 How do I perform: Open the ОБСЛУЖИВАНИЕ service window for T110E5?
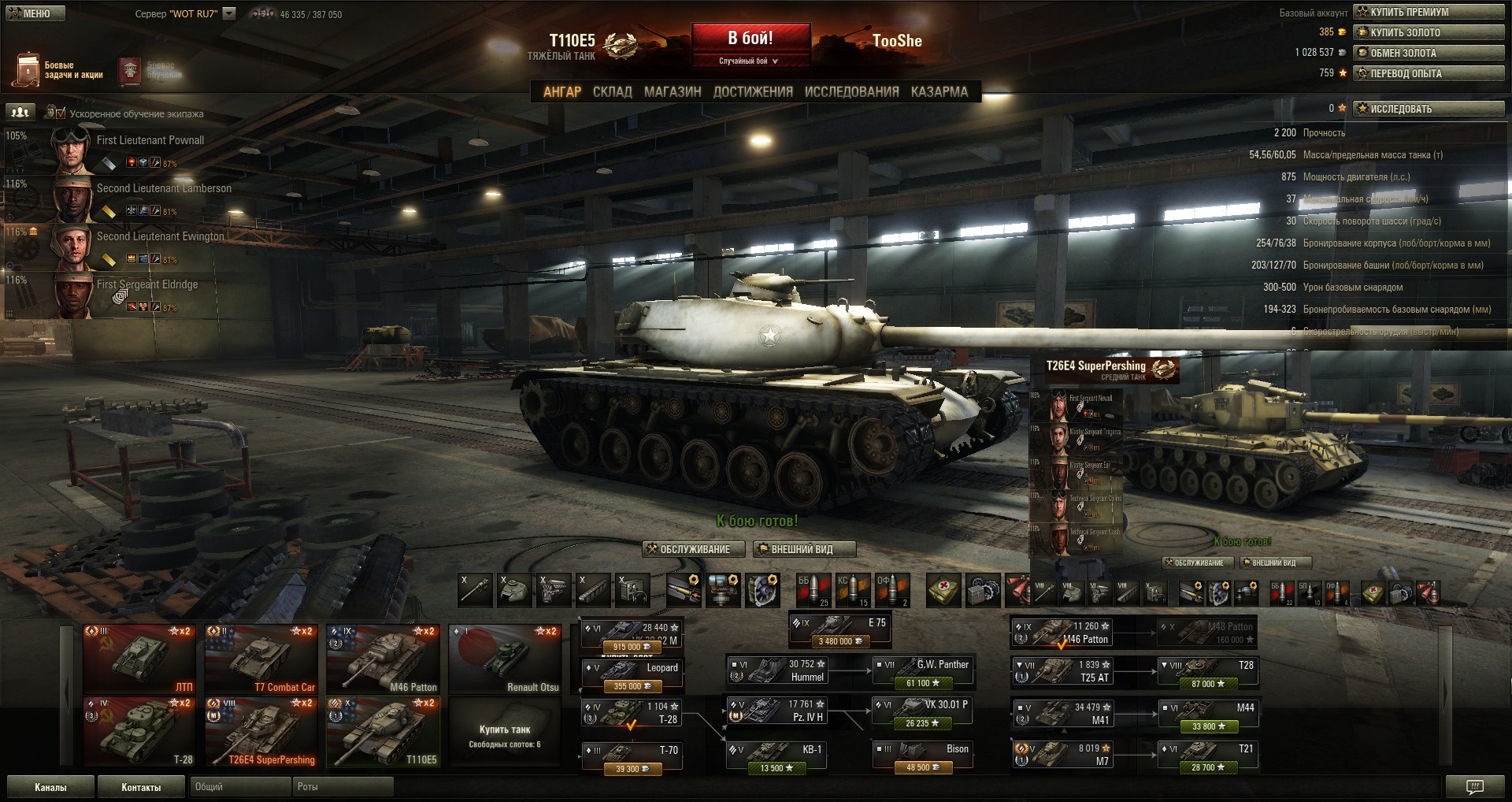click(694, 549)
